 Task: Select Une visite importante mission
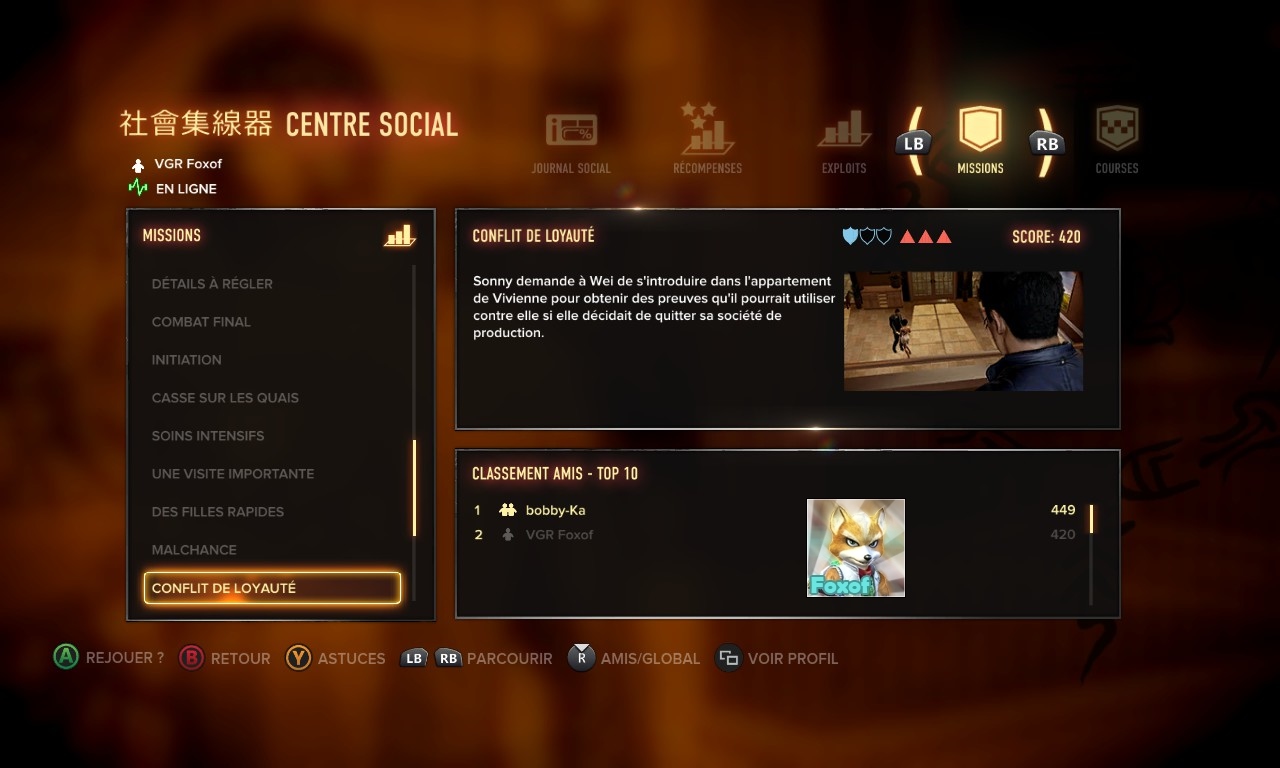coord(233,474)
